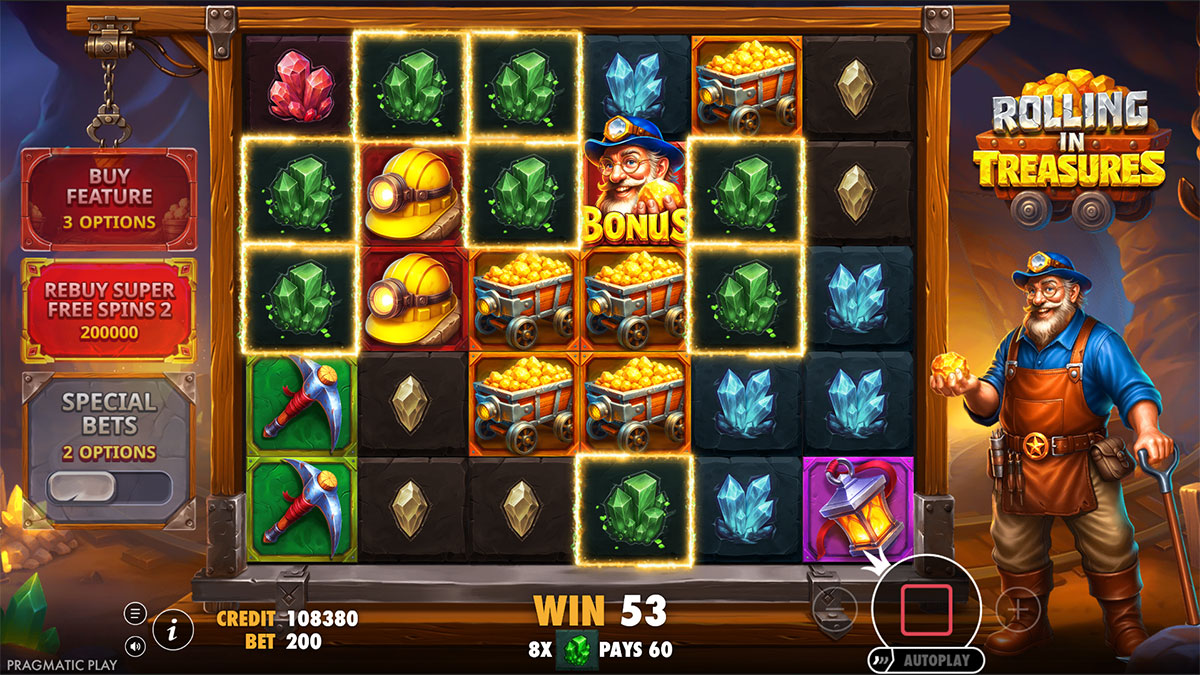Mute the game sound
The height and width of the screenshot is (675, 1200).
(135, 645)
